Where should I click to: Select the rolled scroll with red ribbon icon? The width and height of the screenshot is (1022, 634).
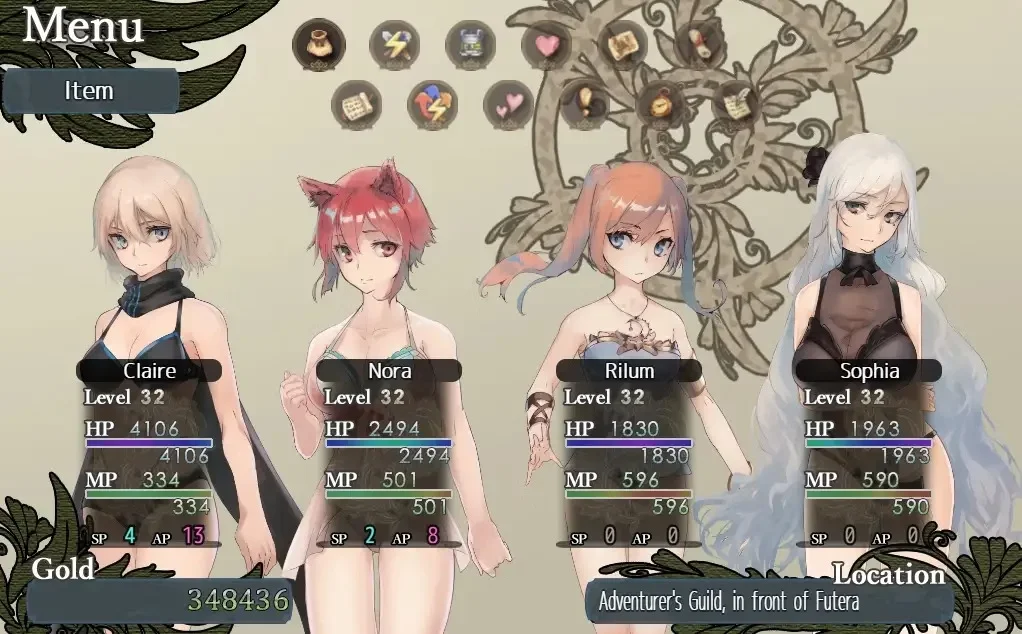click(699, 45)
